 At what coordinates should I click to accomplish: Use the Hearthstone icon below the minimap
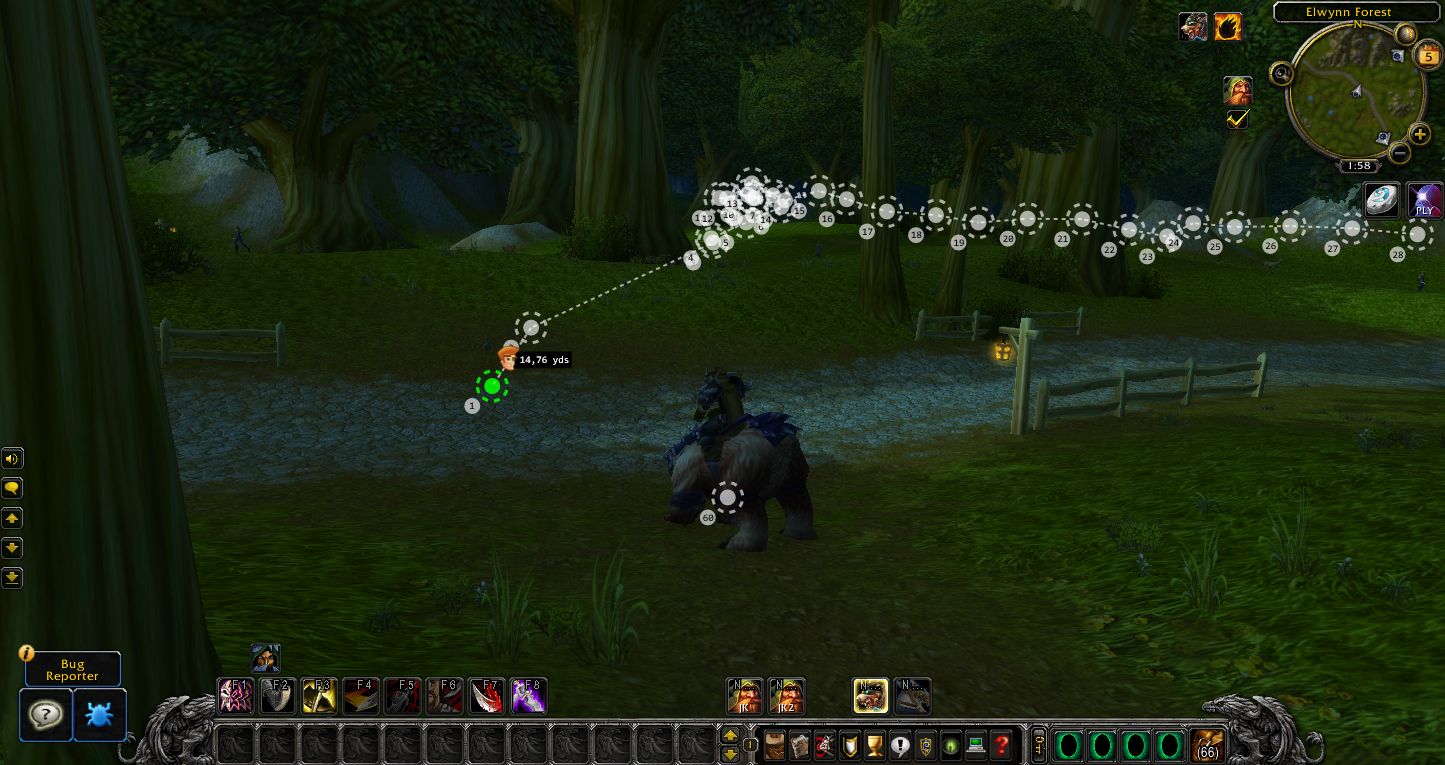point(1383,199)
